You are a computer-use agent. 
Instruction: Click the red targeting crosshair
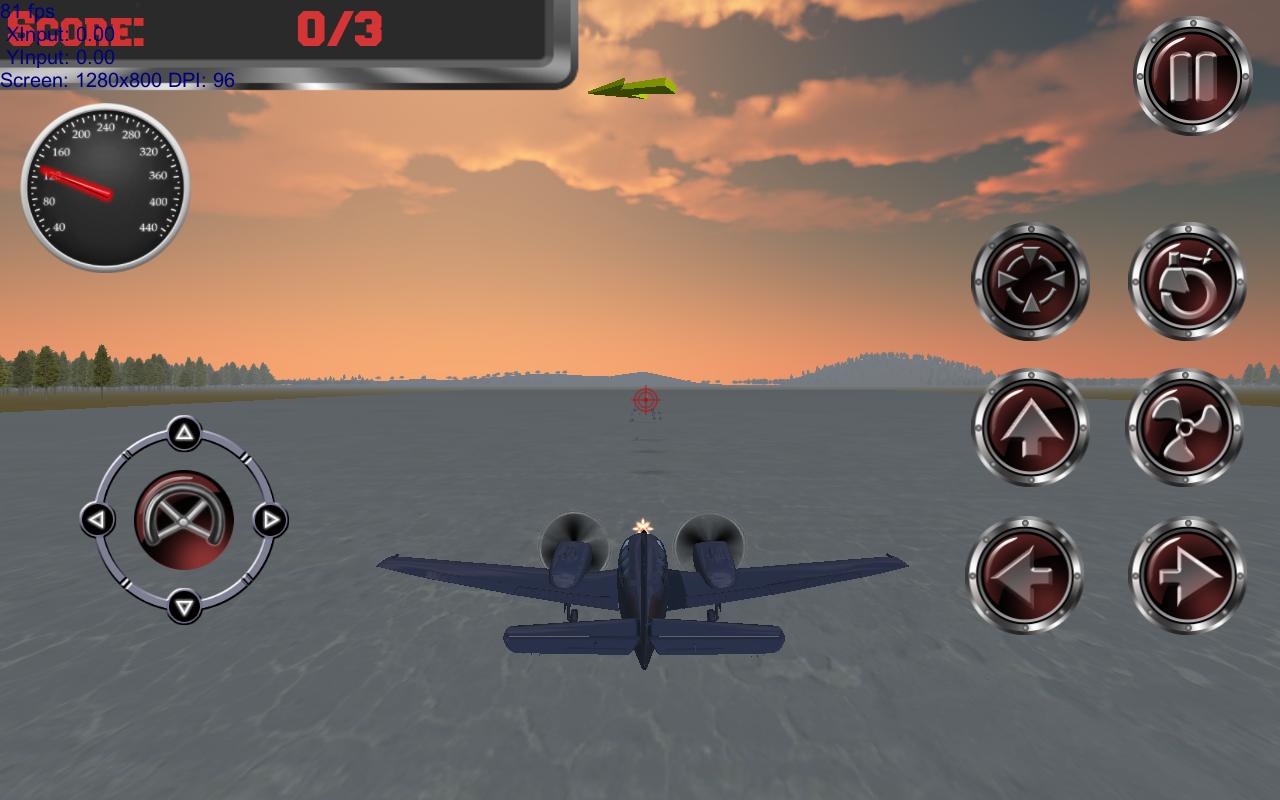(x=644, y=398)
